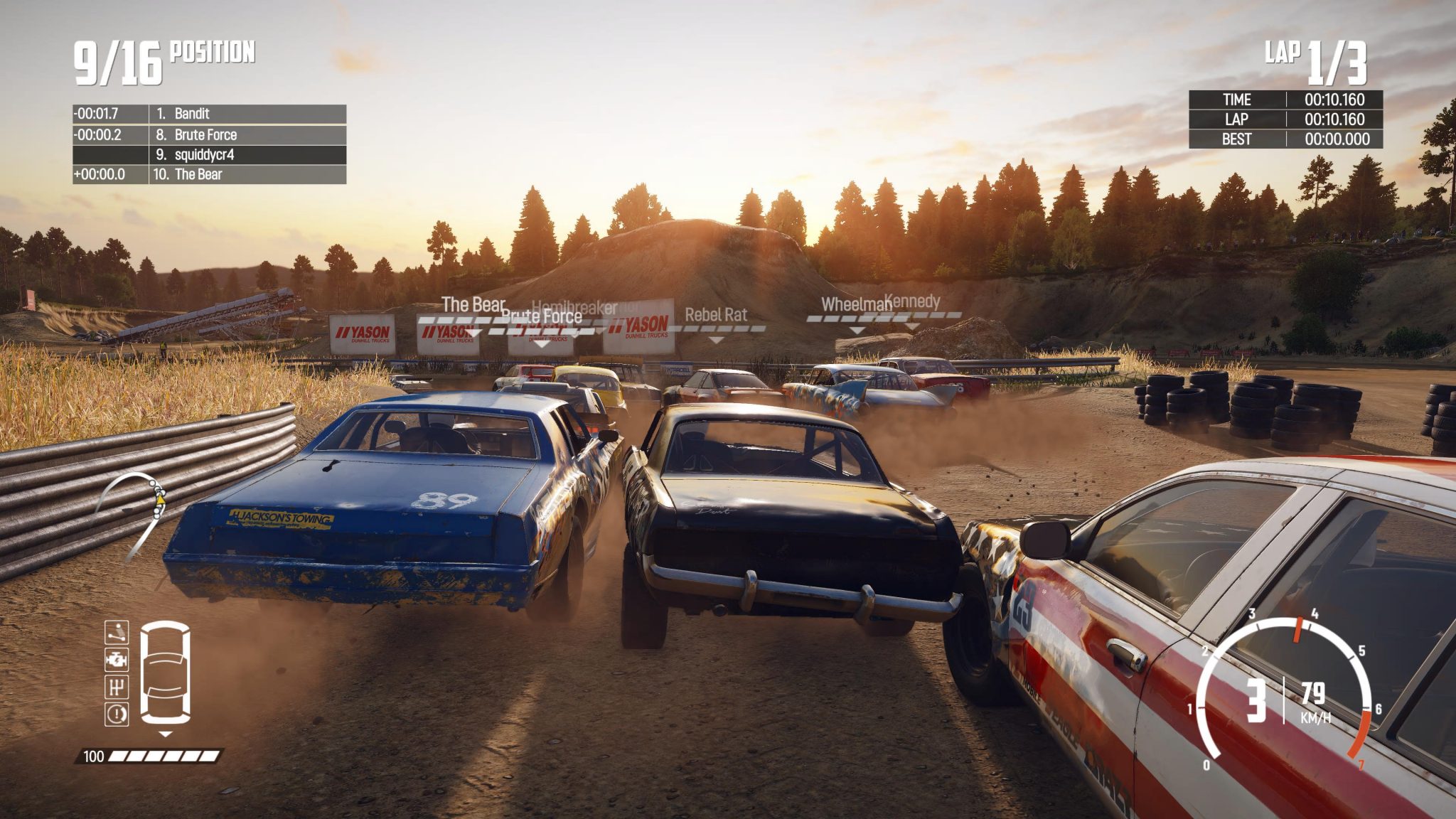The image size is (1456, 819).
Task: Click the engine damage warning icon
Action: (117, 660)
